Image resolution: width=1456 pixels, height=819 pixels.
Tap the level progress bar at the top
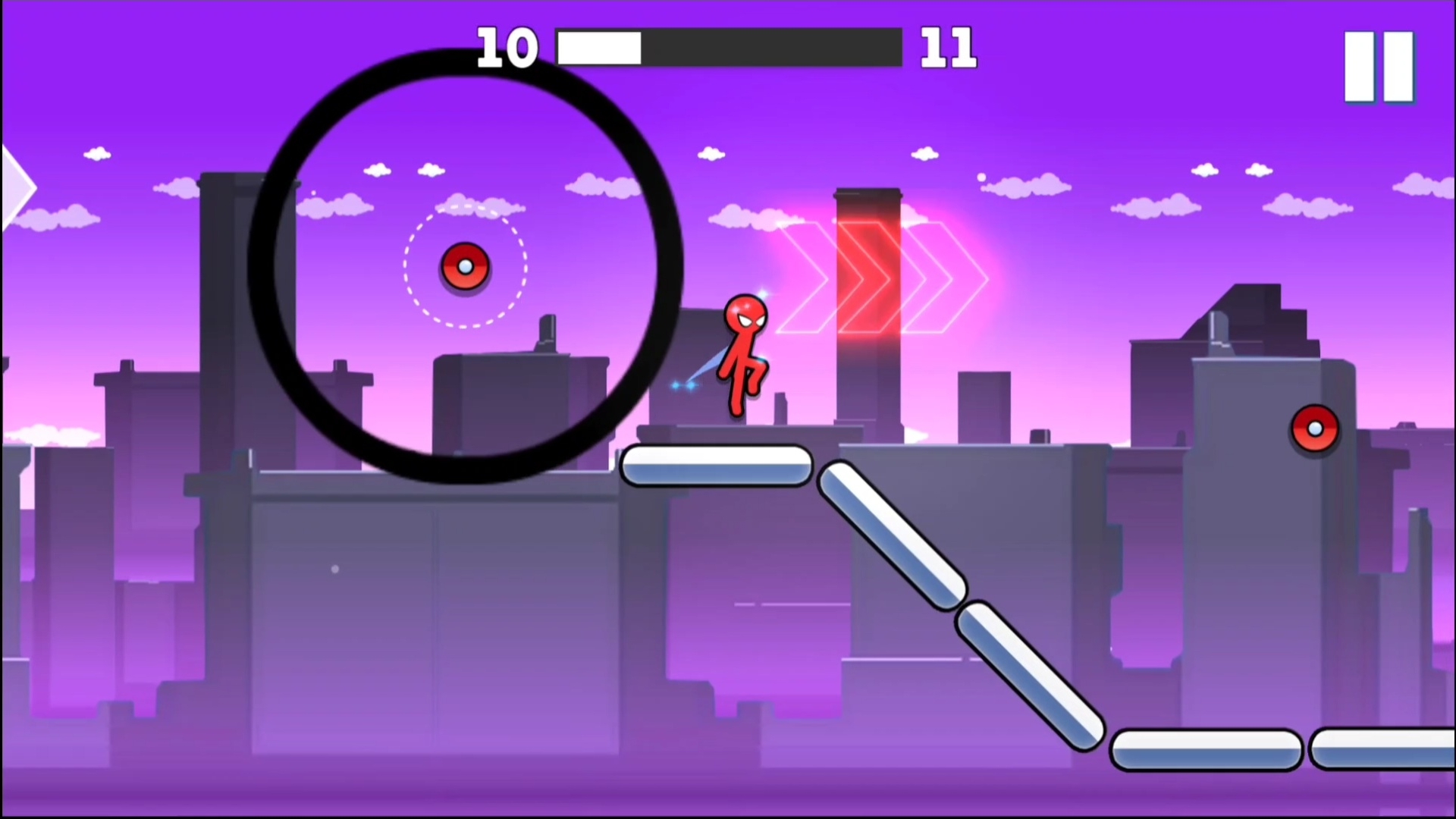(x=728, y=47)
